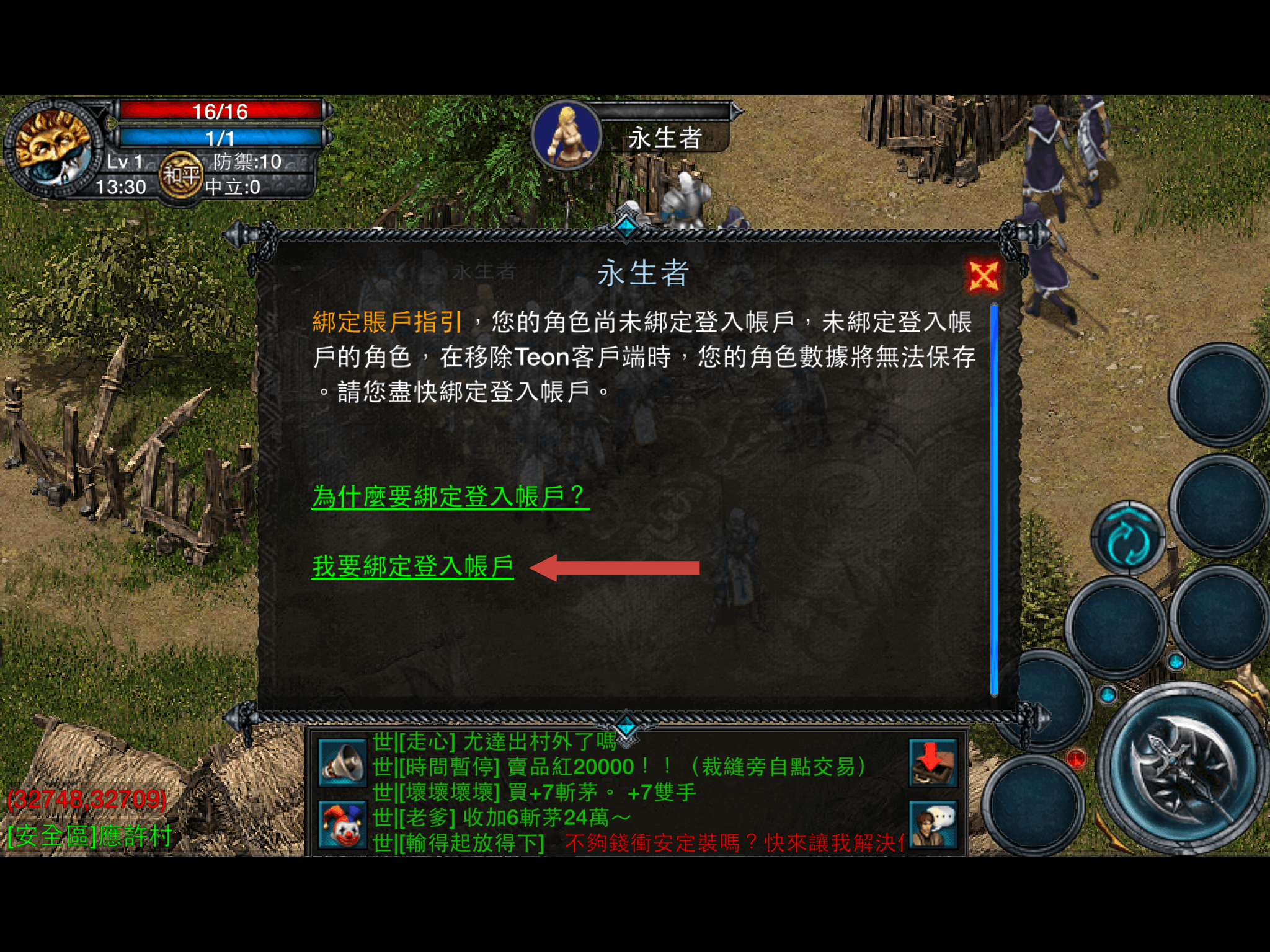This screenshot has width=1270, height=952.
Task: Close the 永生者 dialog with the red X
Action: pos(984,276)
